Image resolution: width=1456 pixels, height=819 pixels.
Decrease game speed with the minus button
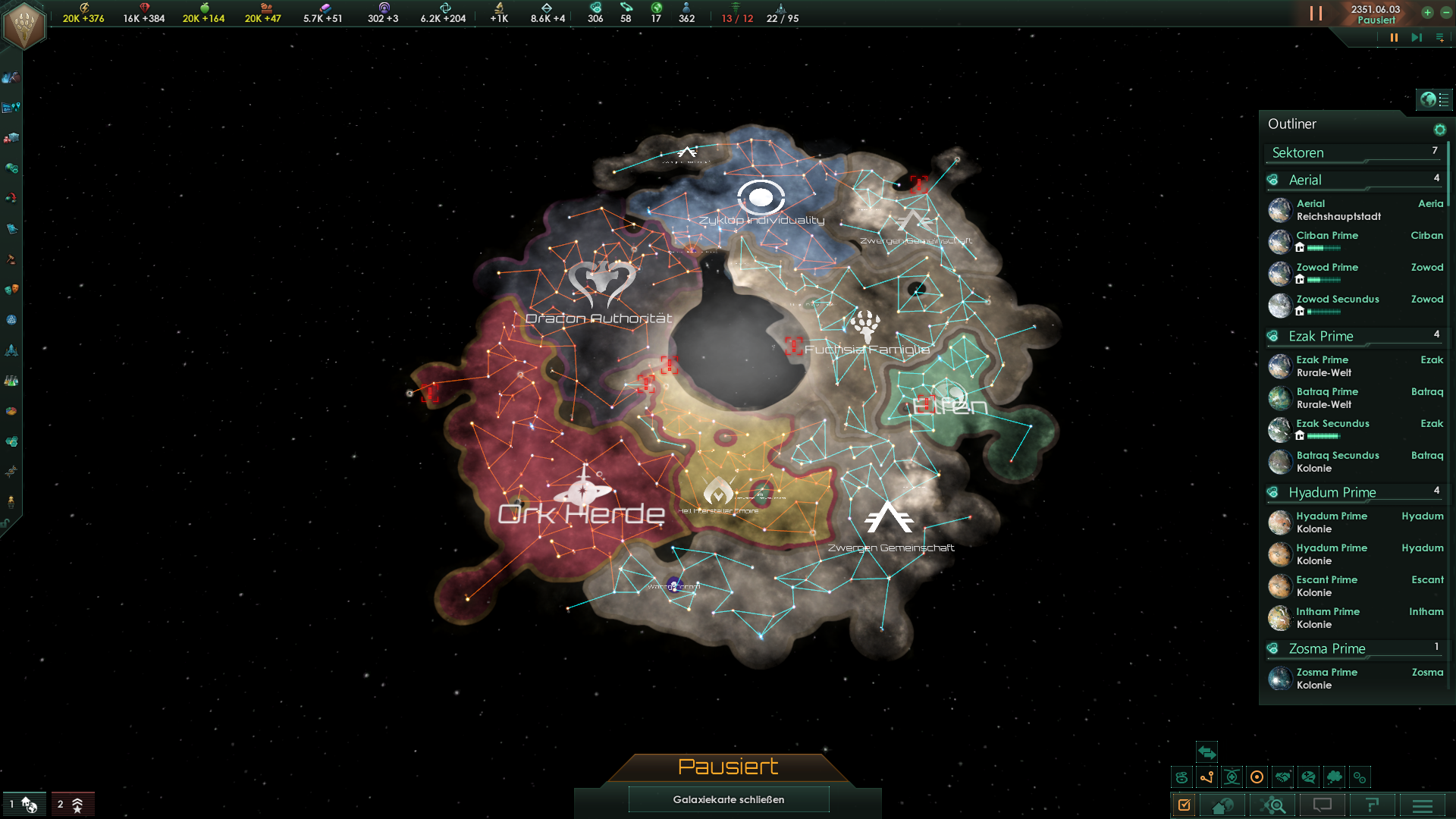point(1446,12)
